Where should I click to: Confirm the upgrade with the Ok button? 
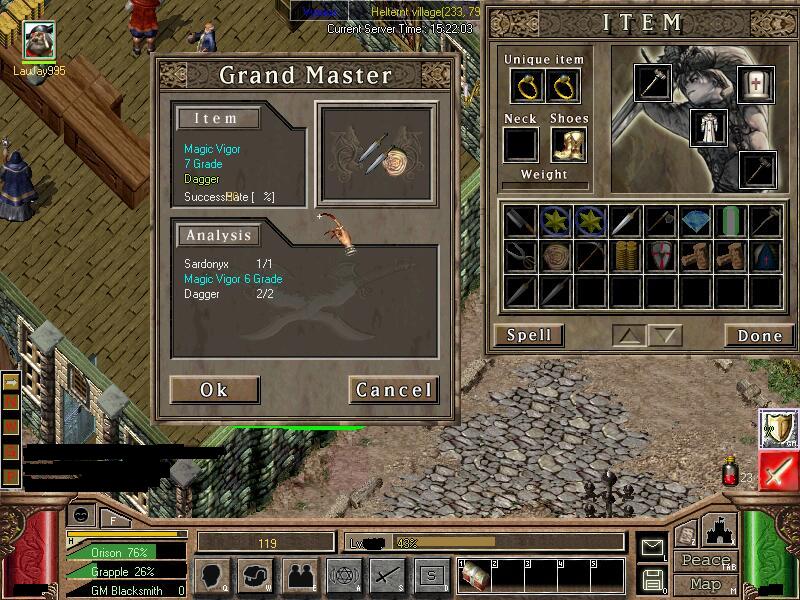214,389
